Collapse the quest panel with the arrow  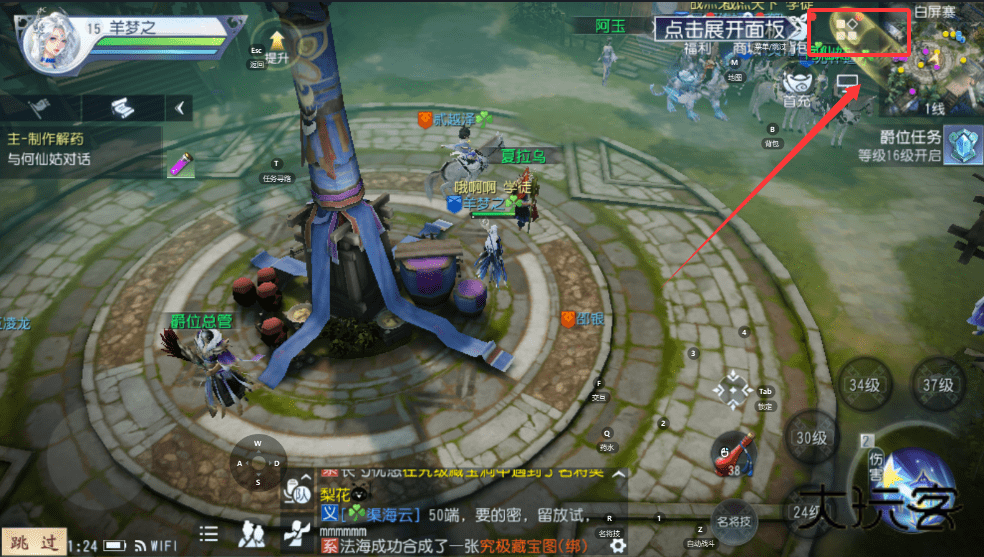click(x=180, y=107)
